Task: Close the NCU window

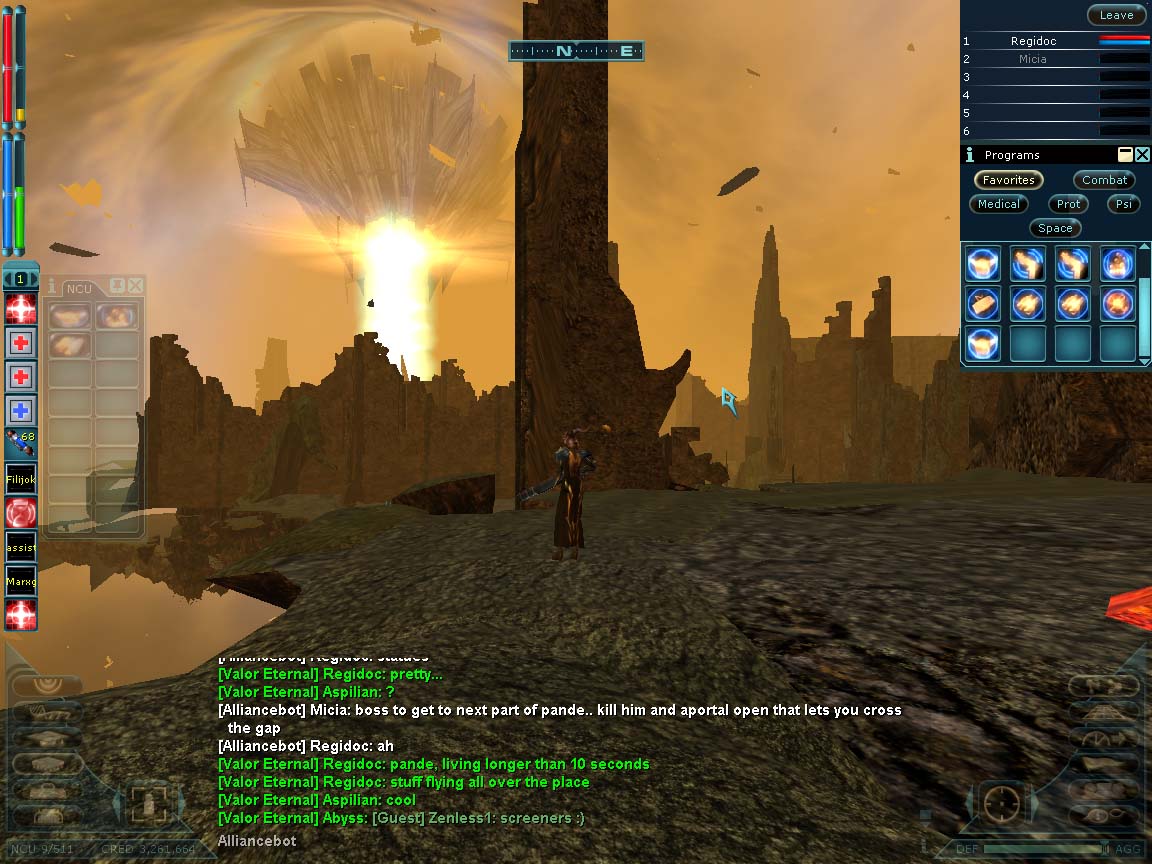Action: click(135, 286)
